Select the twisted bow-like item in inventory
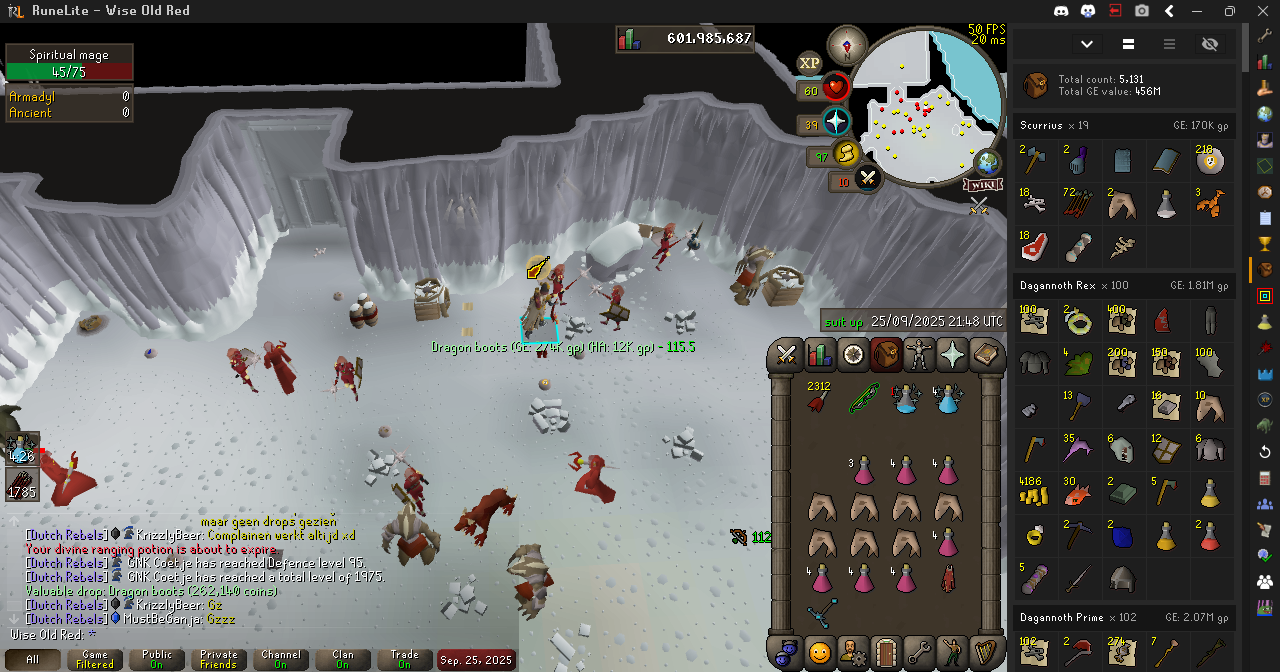Screen dimensions: 1280x672 [x=821, y=614]
